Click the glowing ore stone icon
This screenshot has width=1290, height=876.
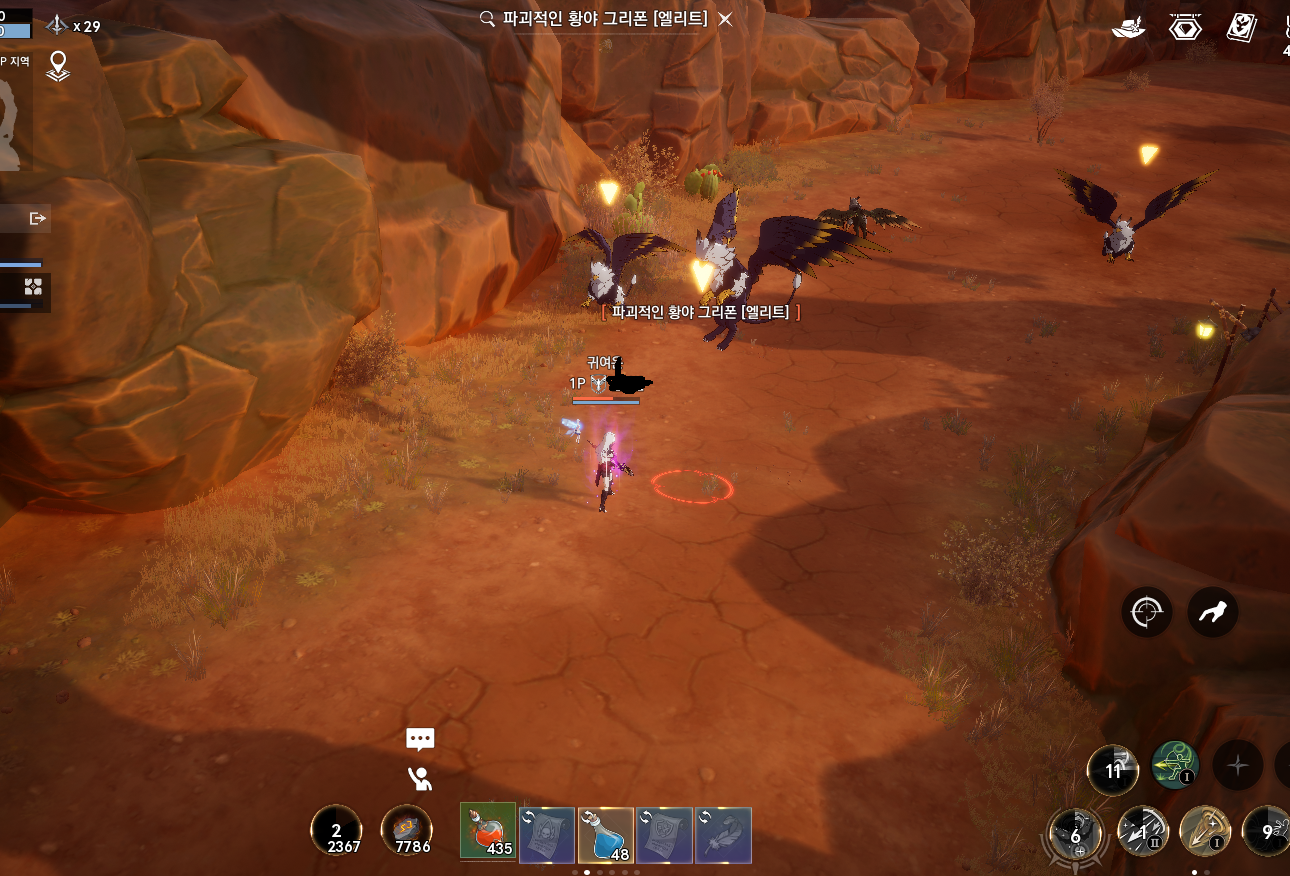pos(407,832)
